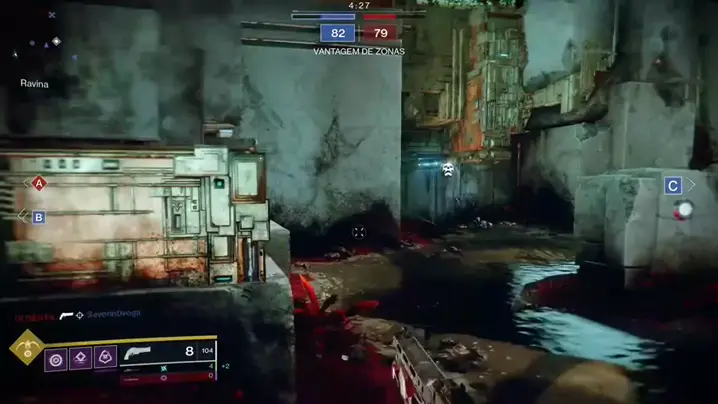The height and width of the screenshot is (404, 718).
Task: Click the zone B capture marker
Action: click(39, 216)
